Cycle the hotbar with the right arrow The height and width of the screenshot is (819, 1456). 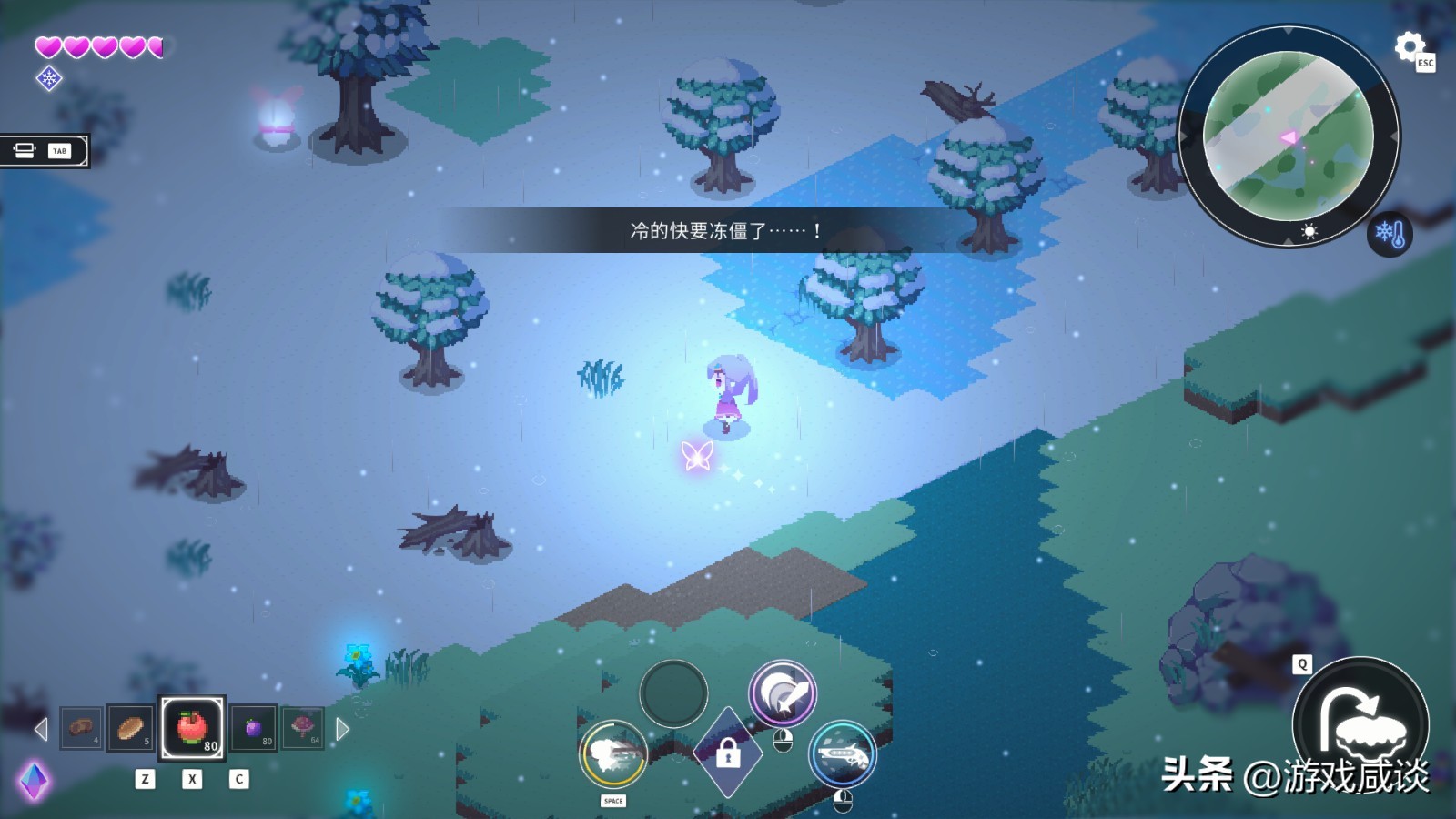[343, 729]
